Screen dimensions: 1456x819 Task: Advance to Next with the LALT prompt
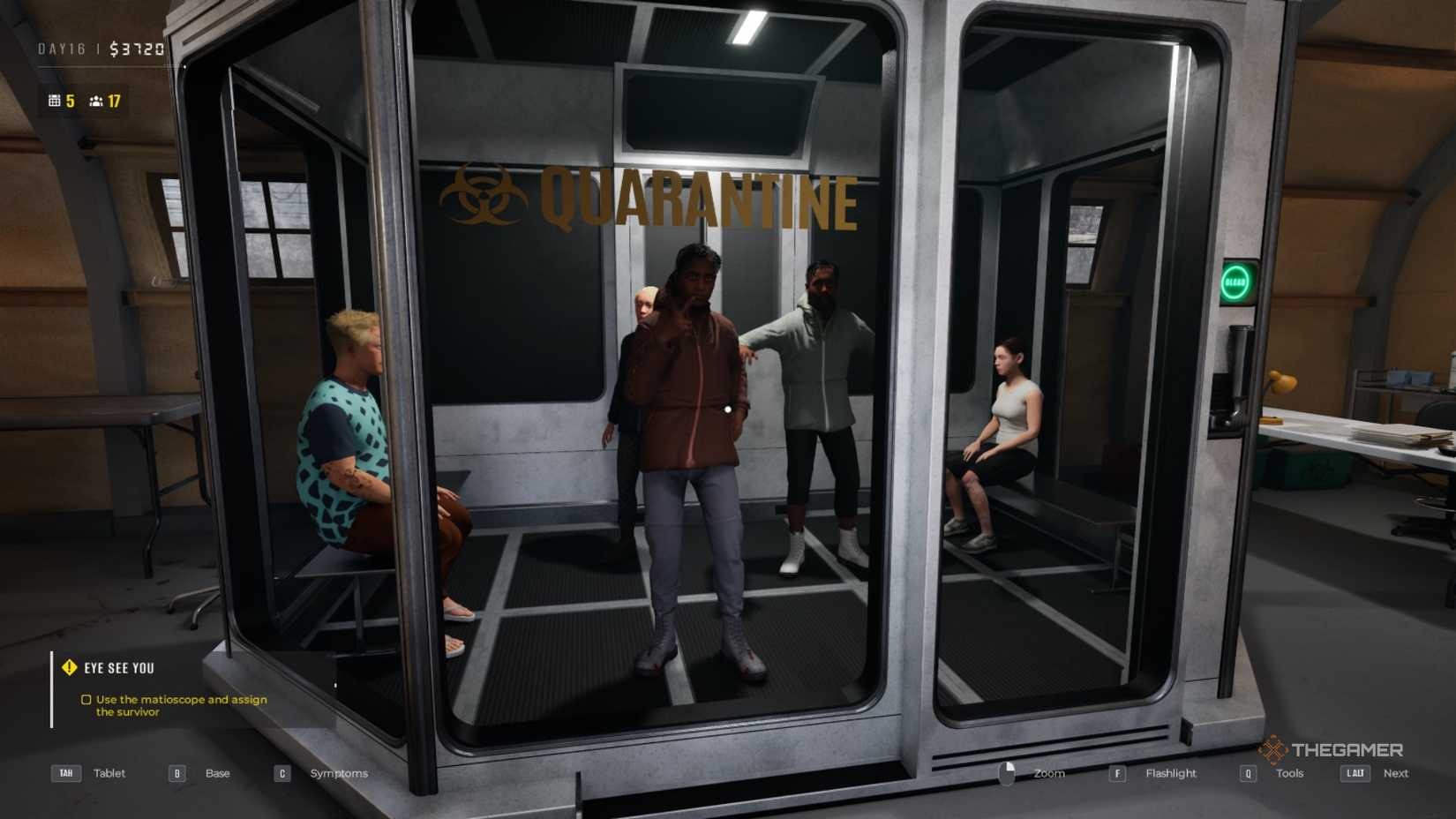(1396, 773)
